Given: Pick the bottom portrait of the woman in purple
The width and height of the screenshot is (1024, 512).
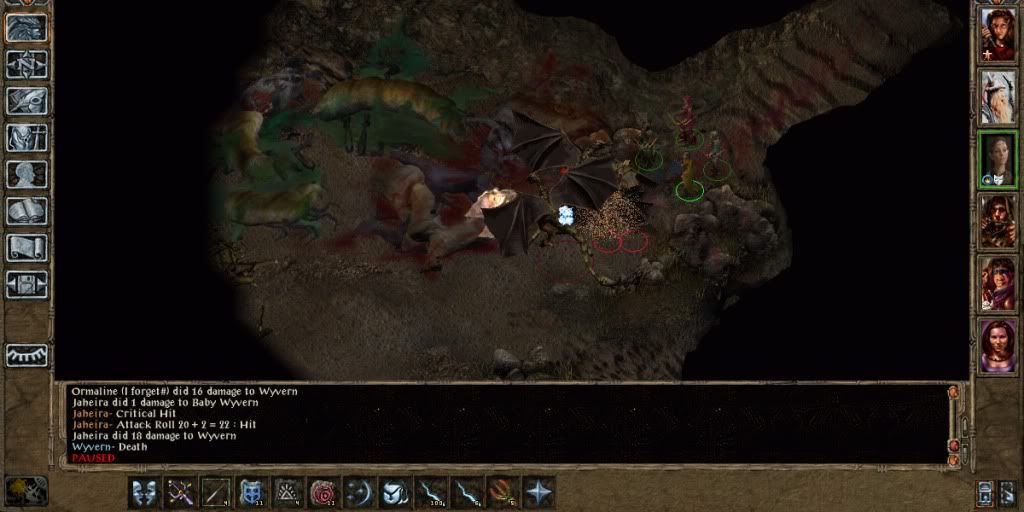Looking at the screenshot, I should [x=998, y=346].
